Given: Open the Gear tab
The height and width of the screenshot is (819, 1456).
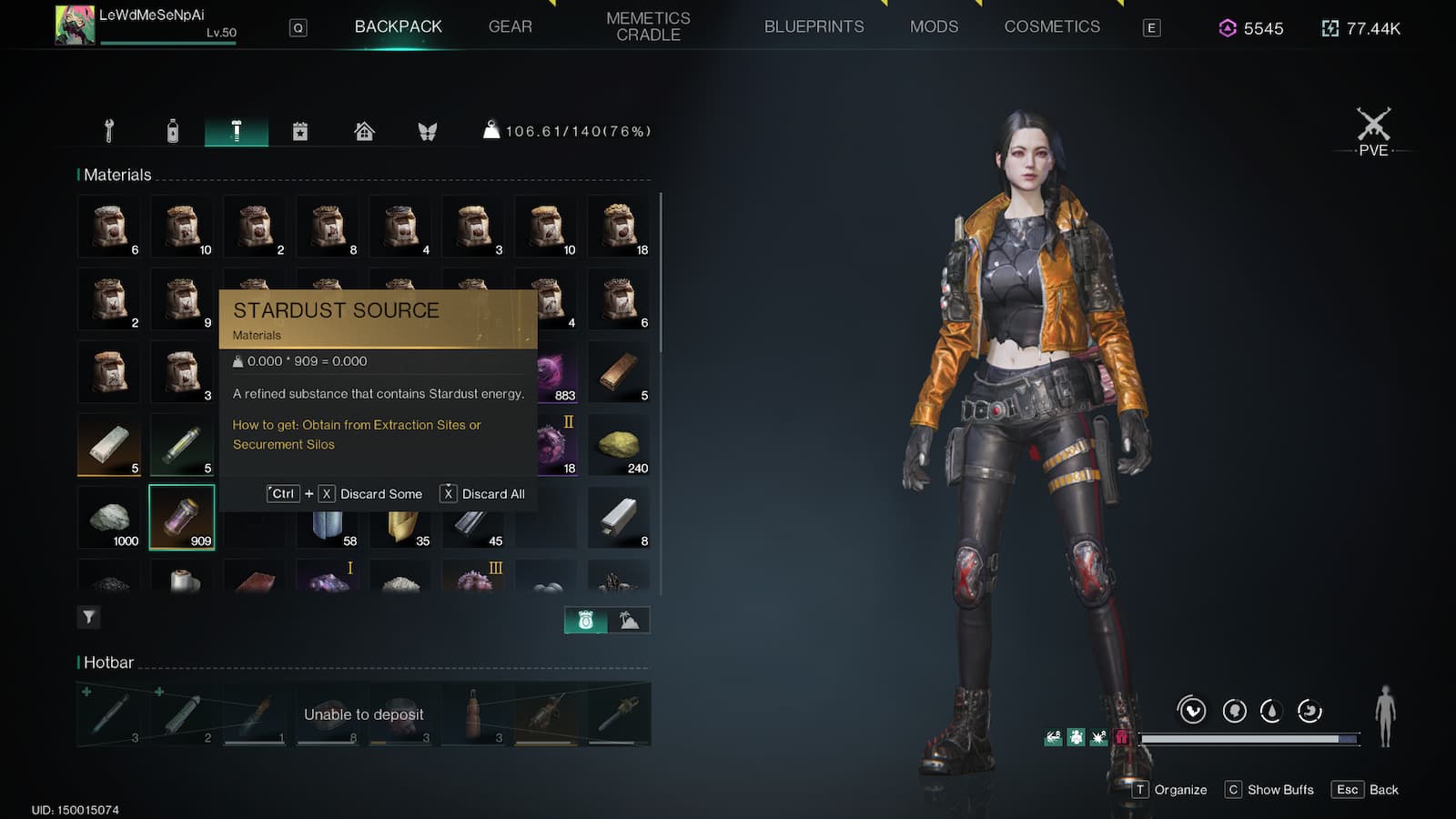Looking at the screenshot, I should point(510,27).
